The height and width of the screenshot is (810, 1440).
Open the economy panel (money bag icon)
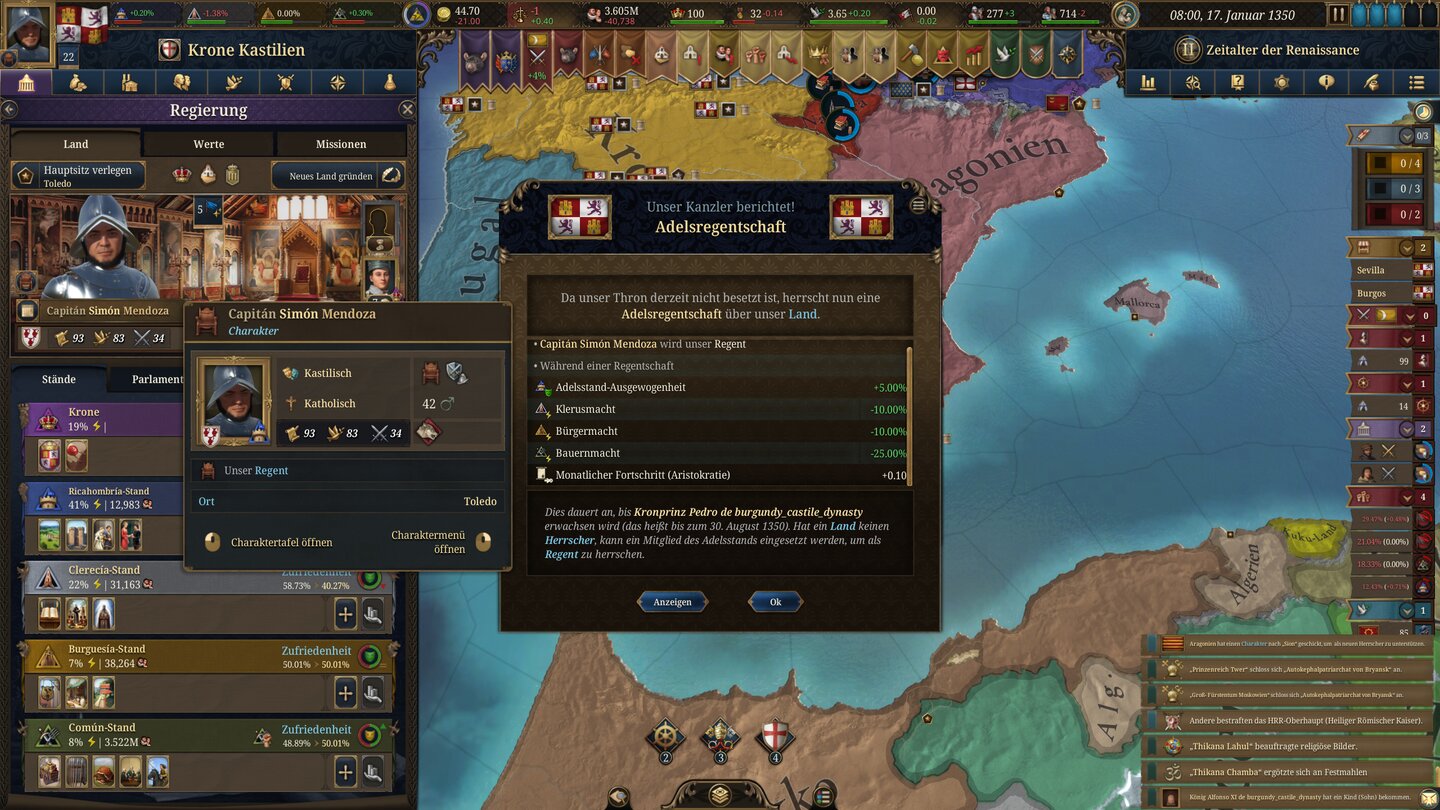(78, 83)
